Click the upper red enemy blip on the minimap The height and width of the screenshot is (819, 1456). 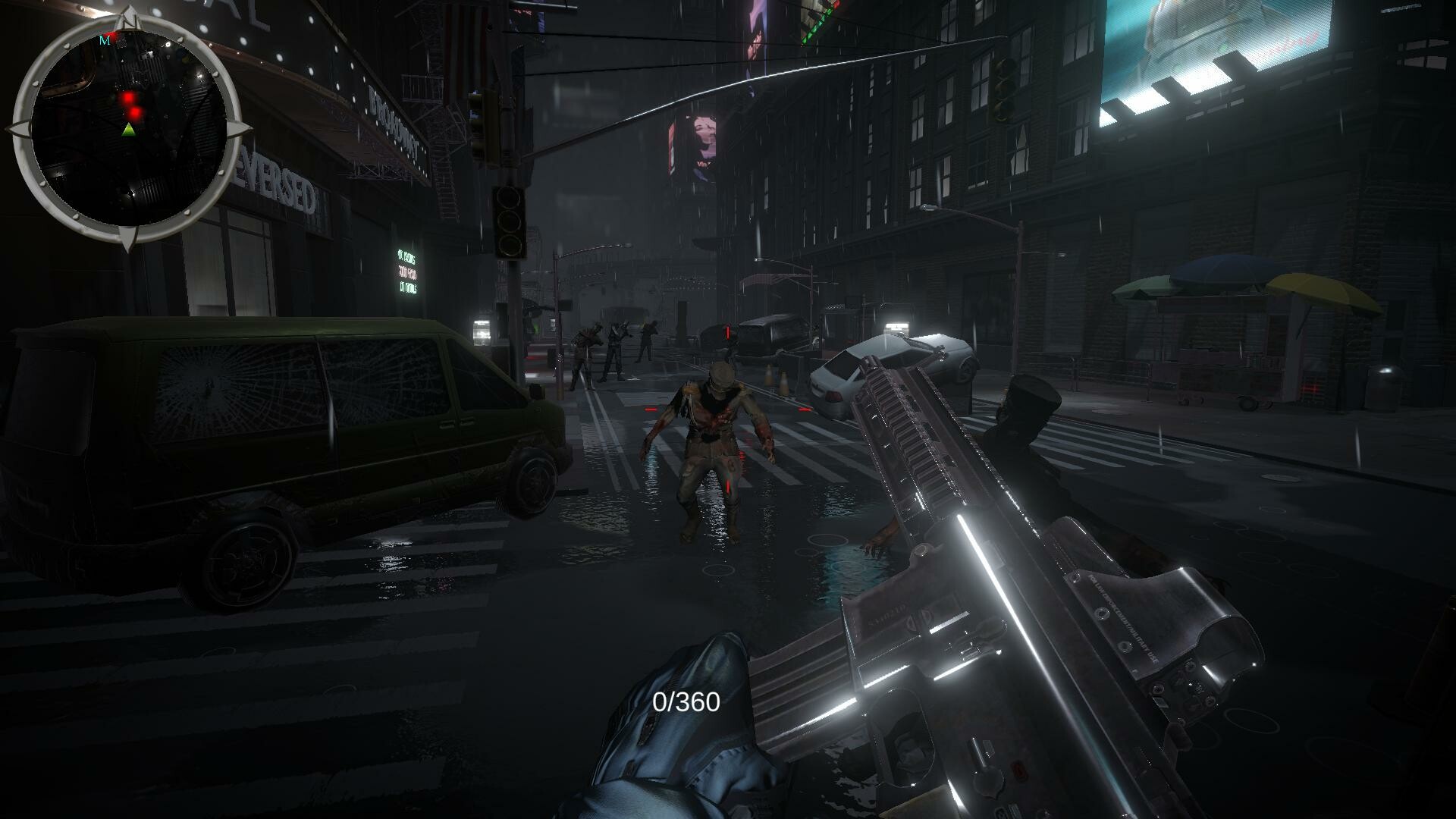[129, 97]
